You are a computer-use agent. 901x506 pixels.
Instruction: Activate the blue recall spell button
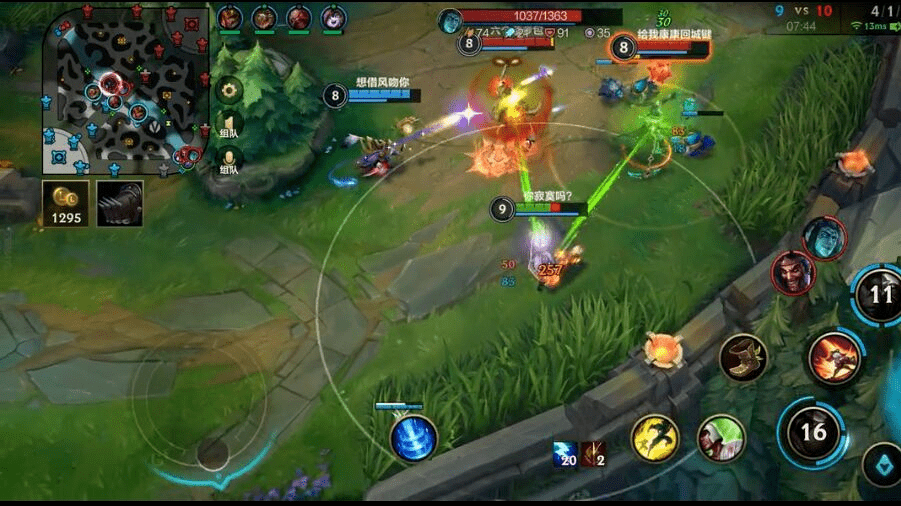coord(413,439)
